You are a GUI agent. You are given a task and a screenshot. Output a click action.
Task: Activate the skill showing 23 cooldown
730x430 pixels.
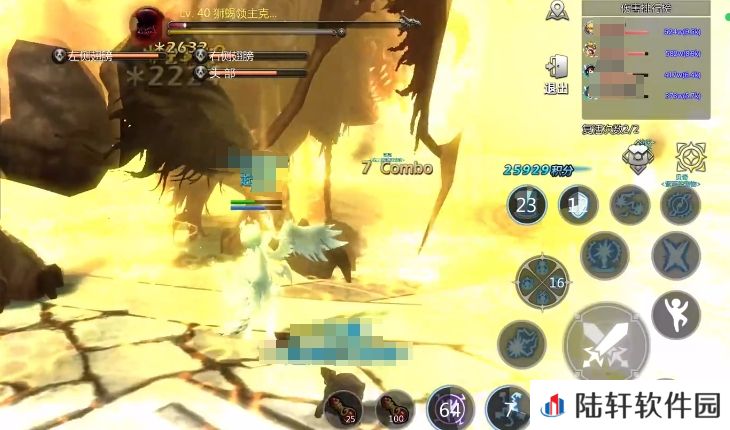tap(526, 207)
